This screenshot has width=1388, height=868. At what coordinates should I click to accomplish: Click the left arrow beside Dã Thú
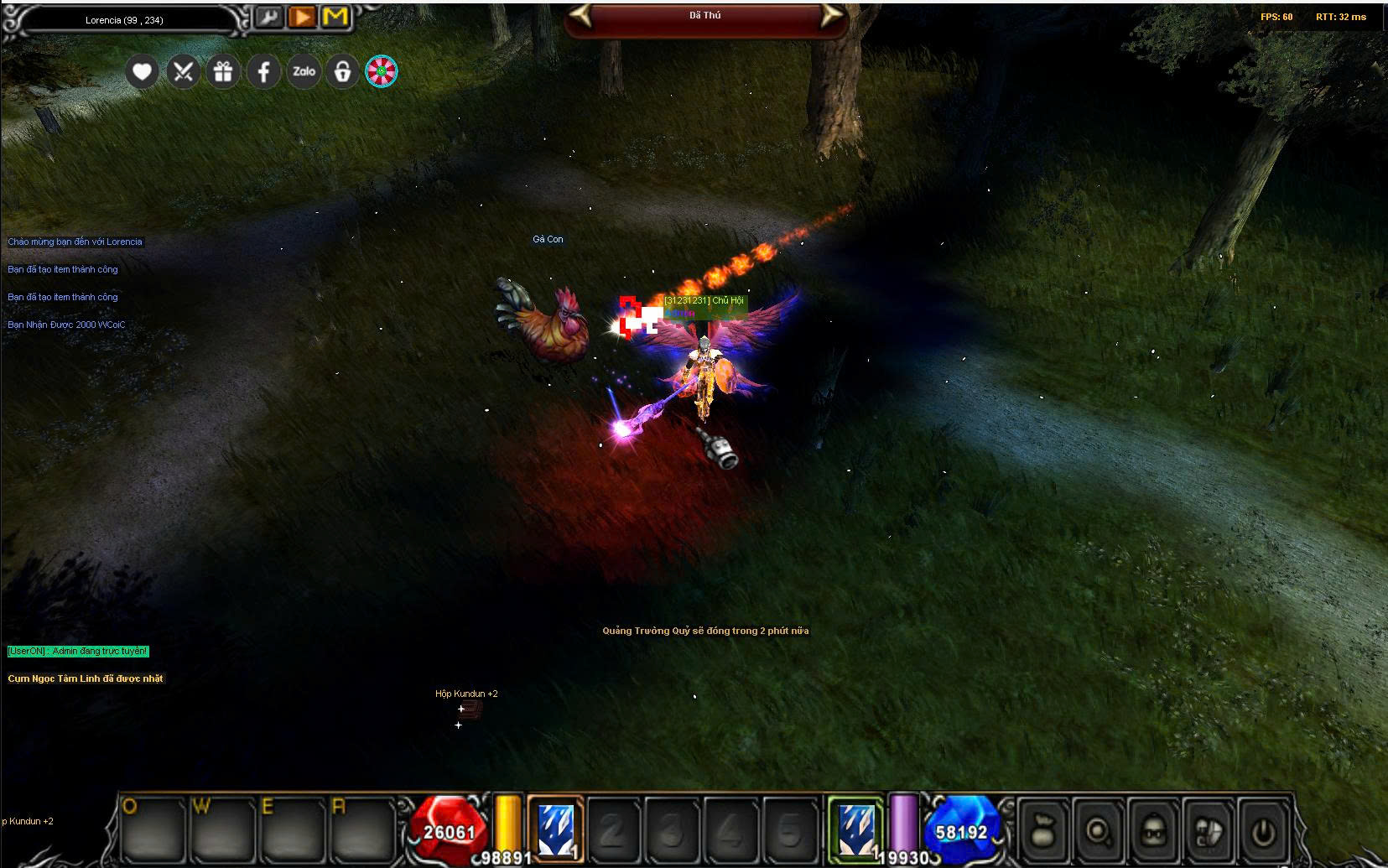click(581, 16)
